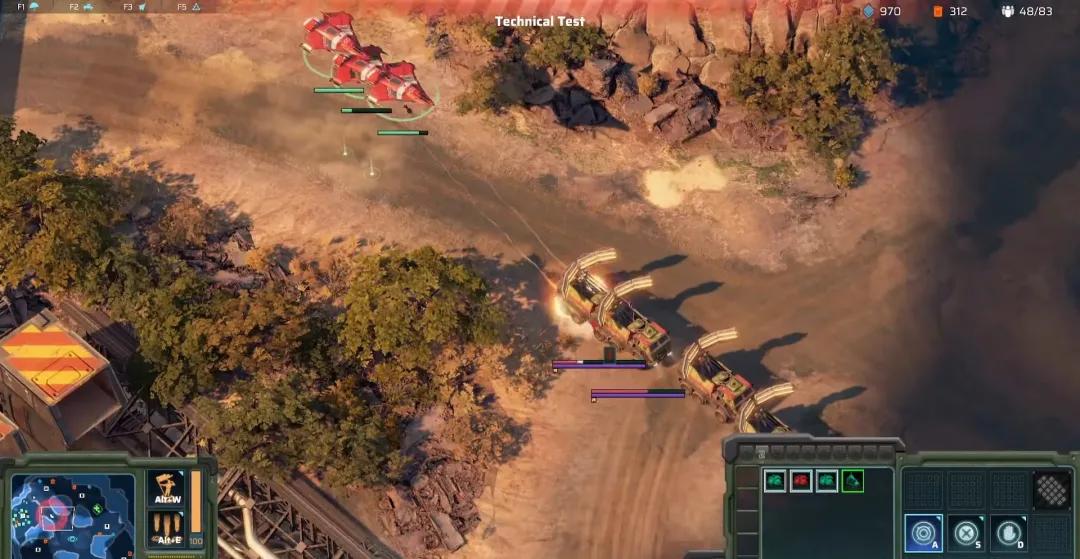The width and height of the screenshot is (1080, 559).
Task: Select the attack command with target icon
Action: point(923,532)
